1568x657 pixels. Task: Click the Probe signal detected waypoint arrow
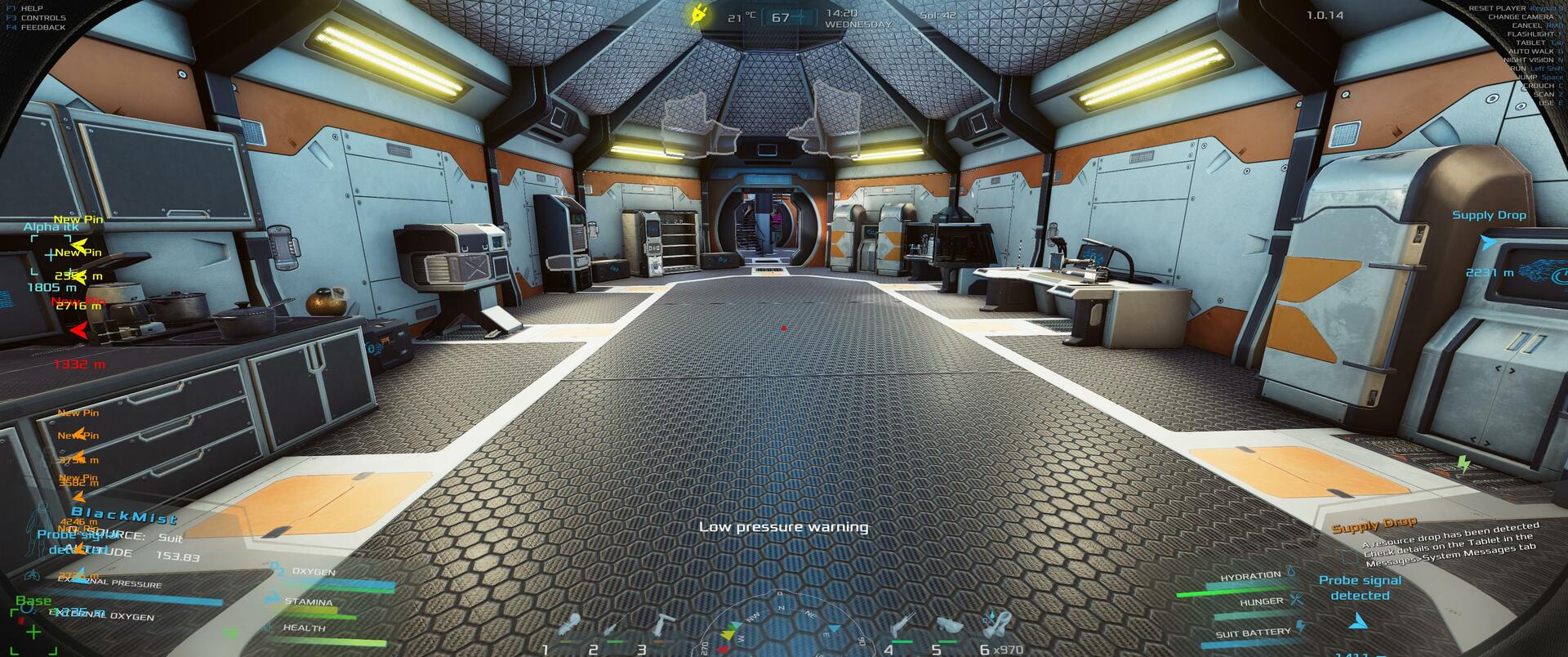1358,622
